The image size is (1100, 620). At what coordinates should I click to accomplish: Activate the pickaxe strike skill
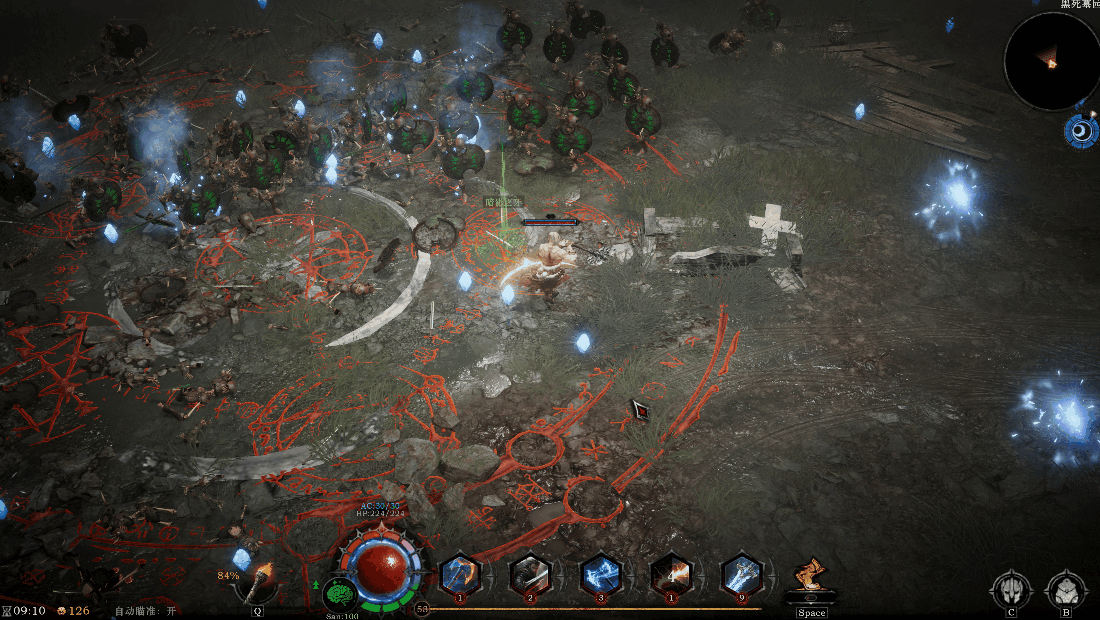[x=461, y=575]
